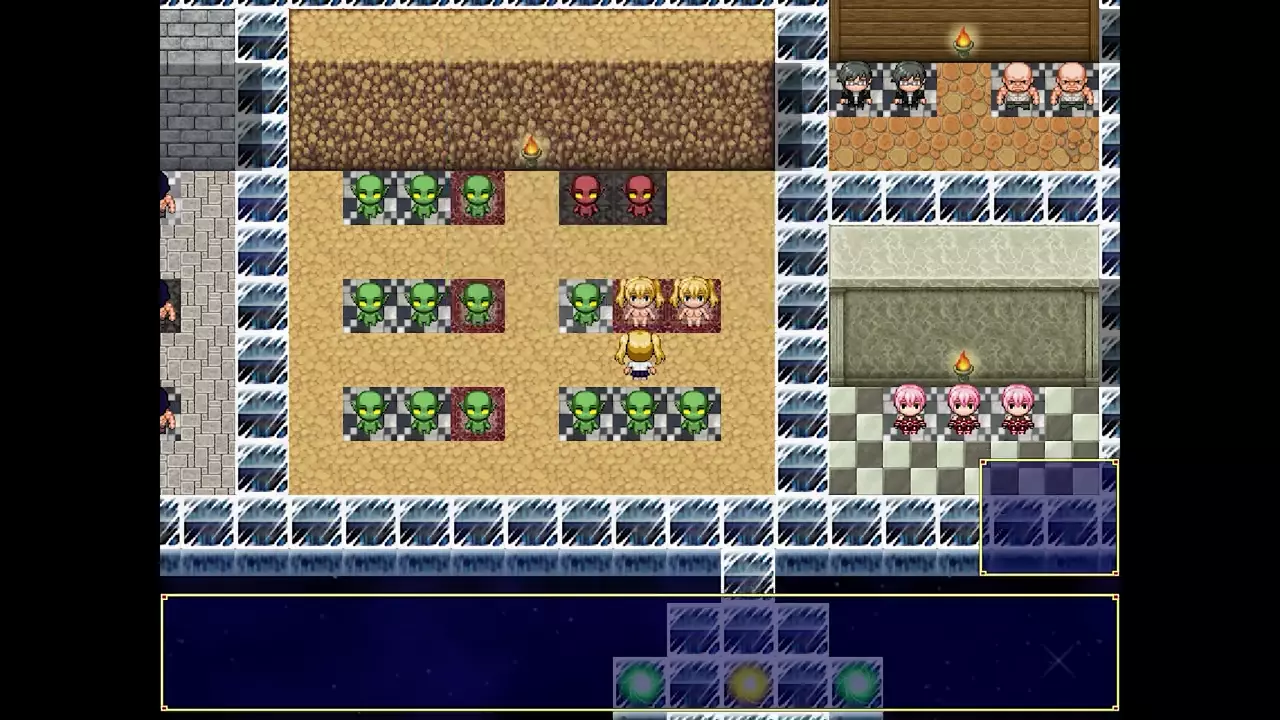Click the small empty choice window
Image resolution: width=1280 pixels, height=720 pixels.
pos(1049,518)
